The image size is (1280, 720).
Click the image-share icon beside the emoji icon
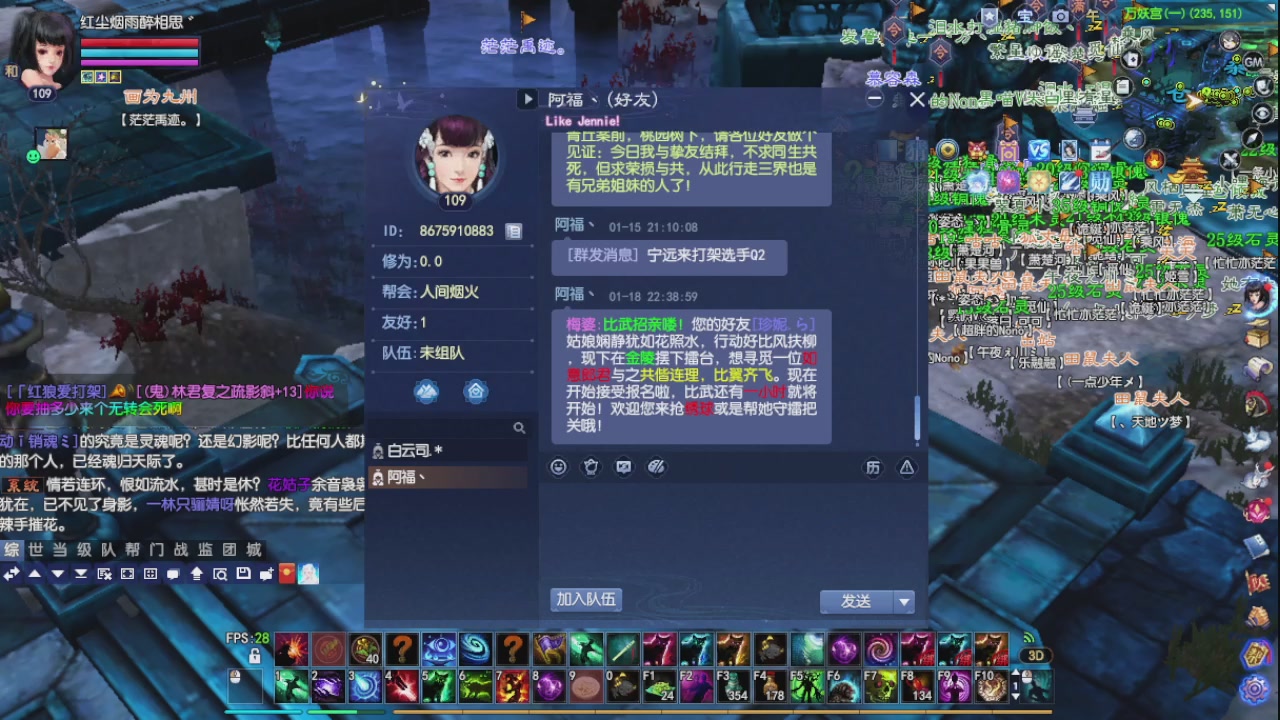tap(622, 467)
